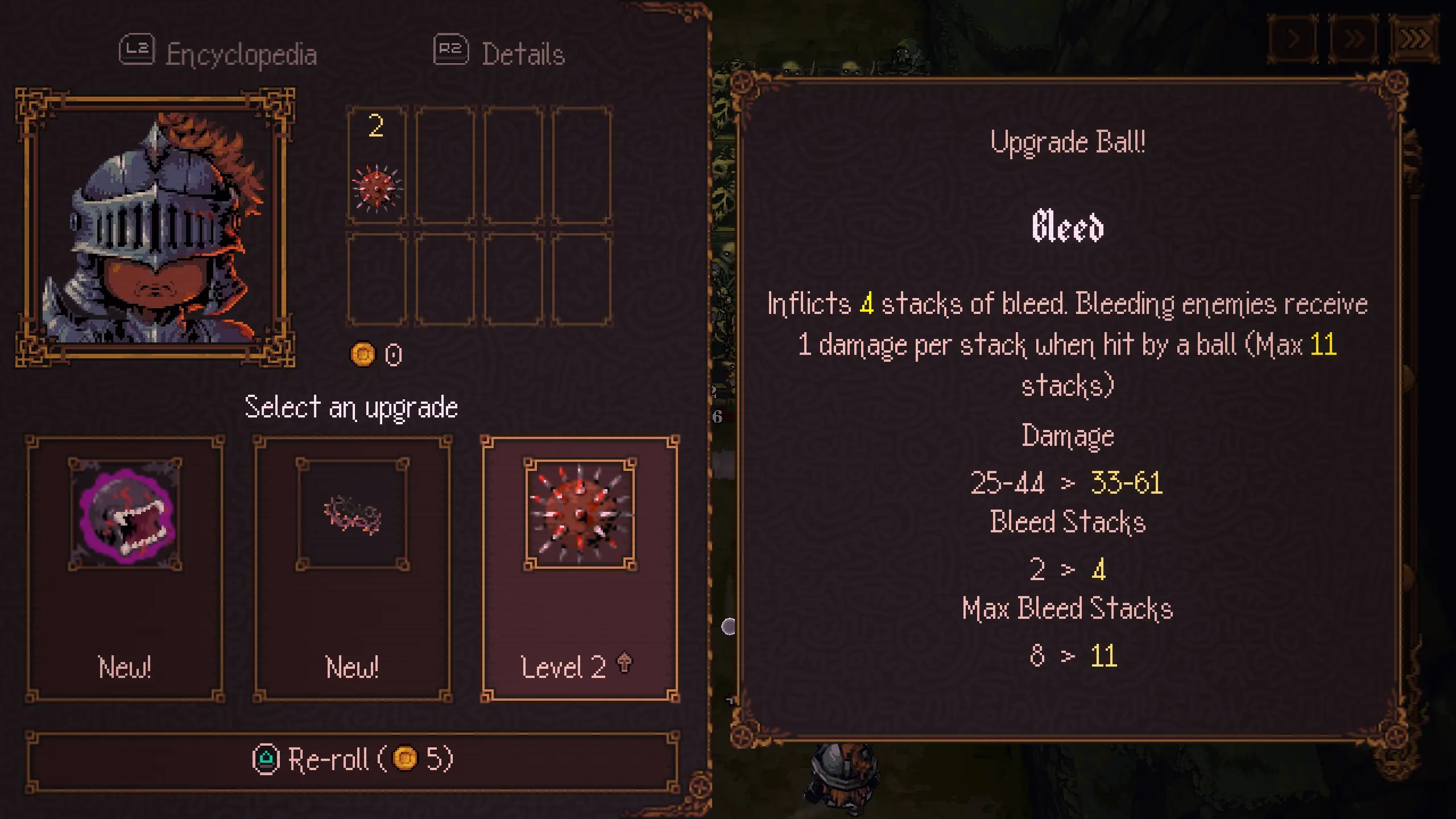This screenshot has height=819, width=1456.
Task: Choose the purple fanged monster ball upgrade
Action: click(125, 569)
